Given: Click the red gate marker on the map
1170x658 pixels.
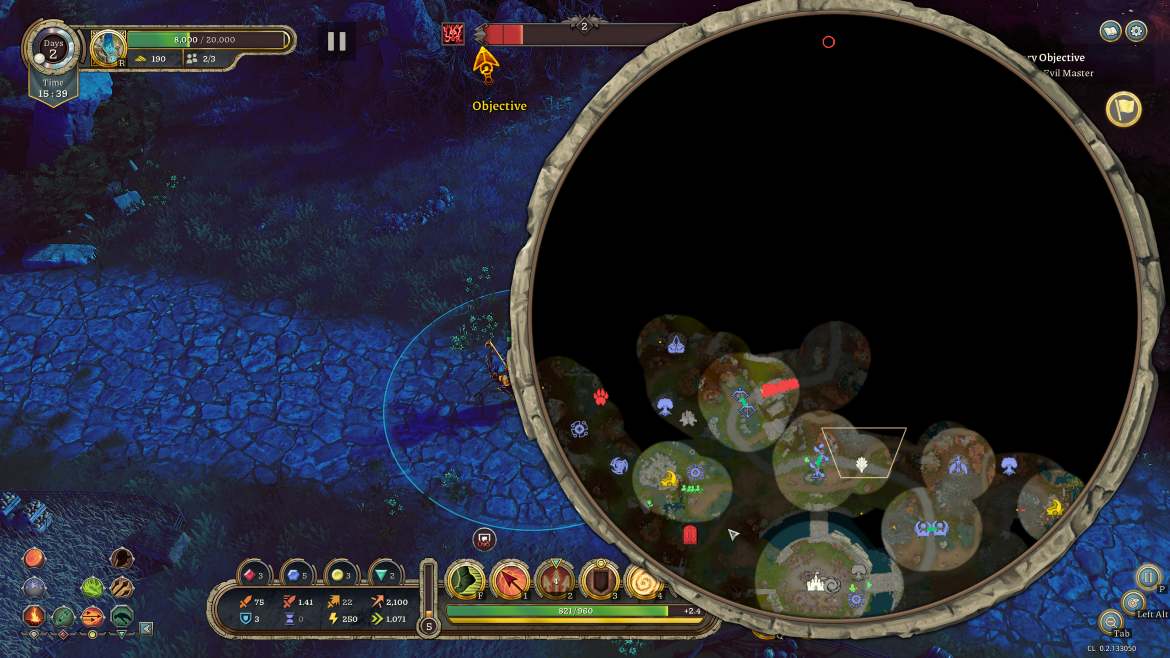Looking at the screenshot, I should pyautogui.click(x=689, y=535).
